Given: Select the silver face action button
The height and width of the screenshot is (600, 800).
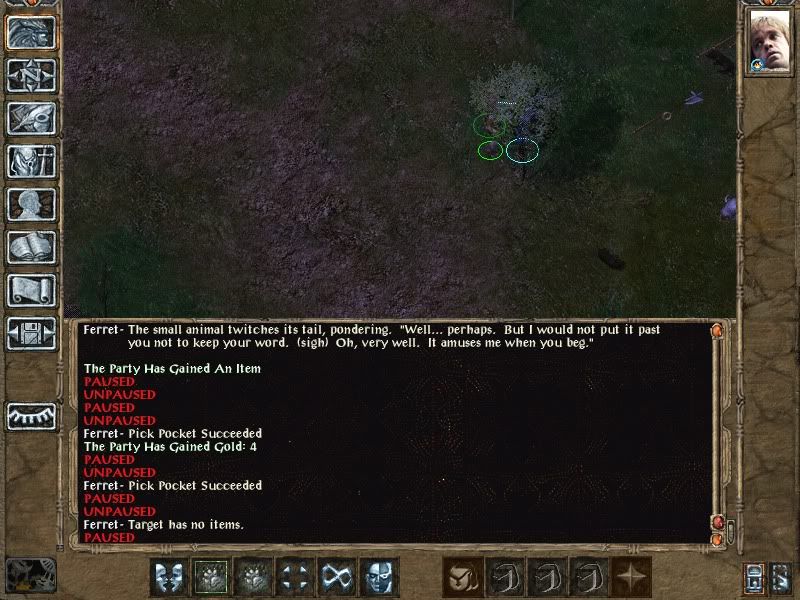Looking at the screenshot, I should [379, 577].
